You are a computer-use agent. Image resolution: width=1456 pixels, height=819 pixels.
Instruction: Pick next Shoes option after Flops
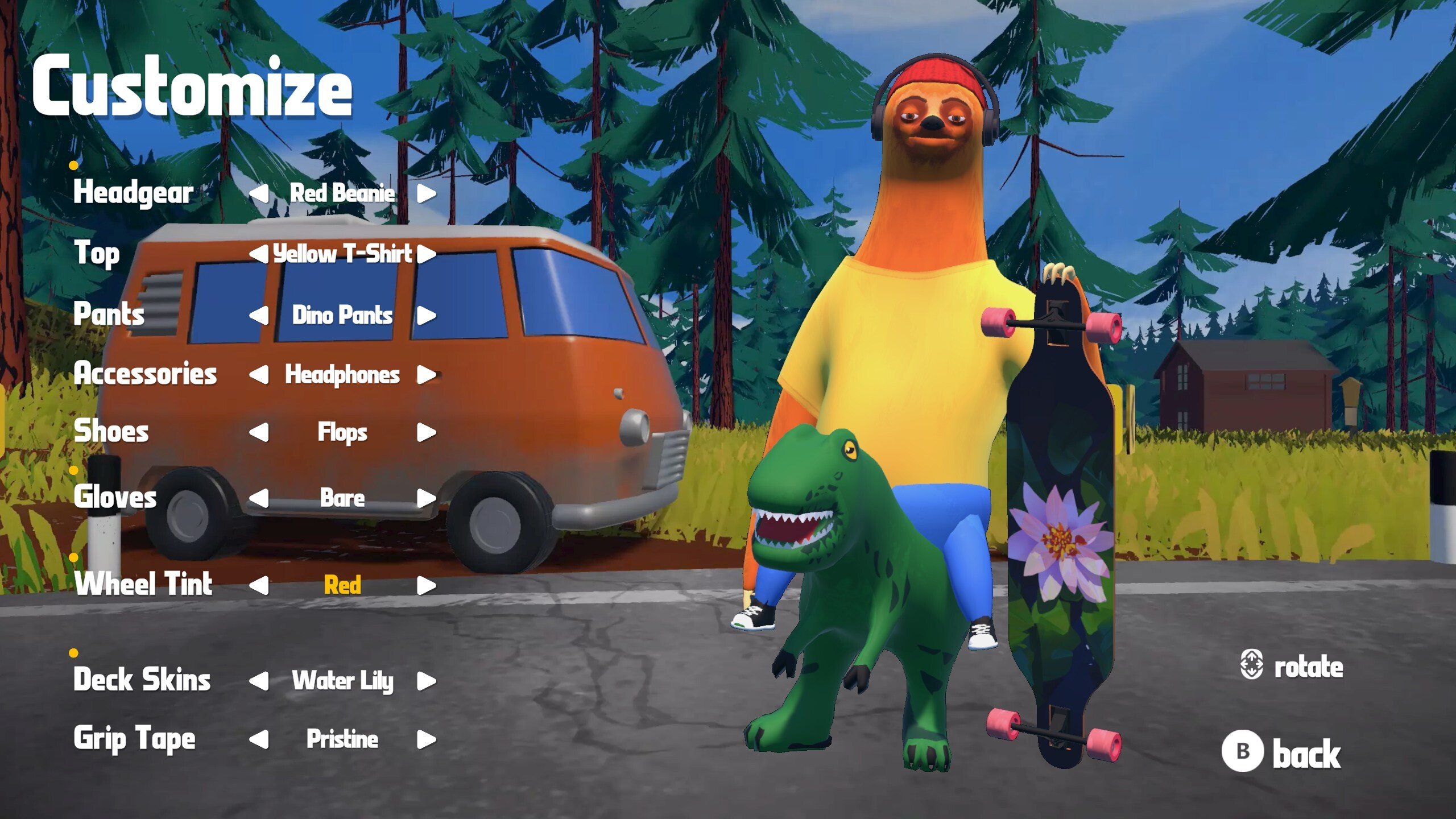point(426,432)
